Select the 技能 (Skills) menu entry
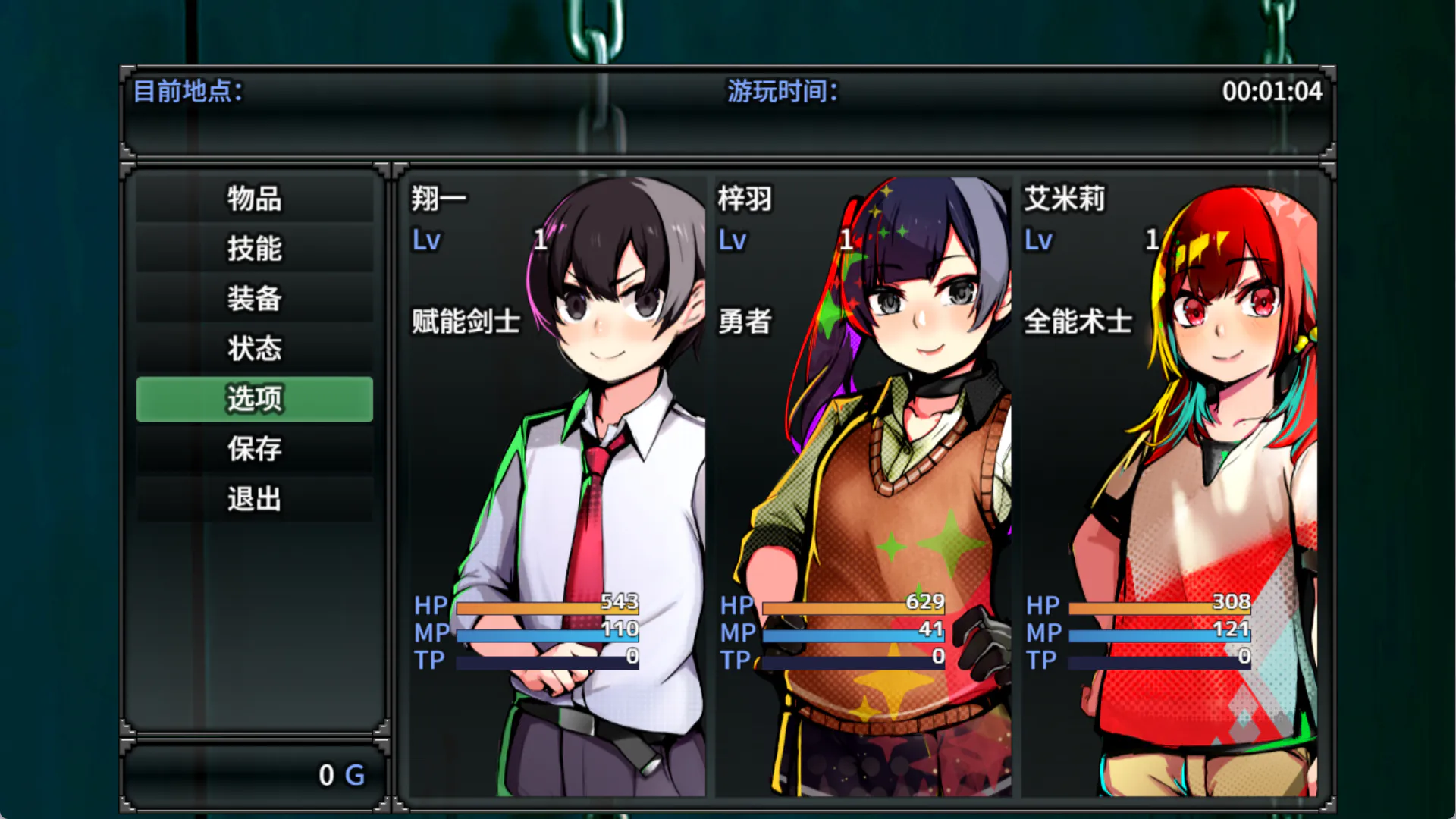Screen dimensions: 1456x819 255,249
